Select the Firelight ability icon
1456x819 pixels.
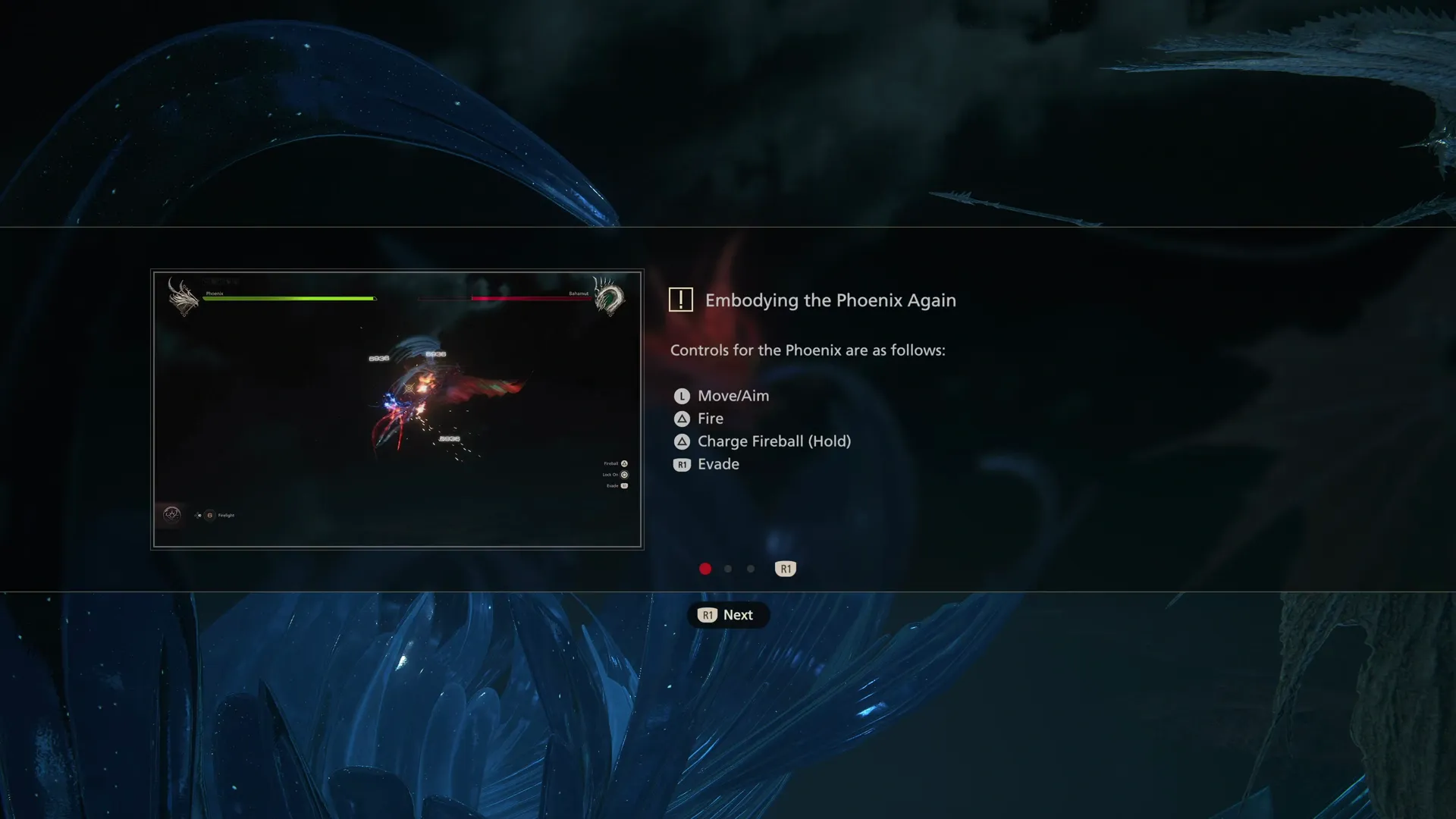(x=210, y=516)
